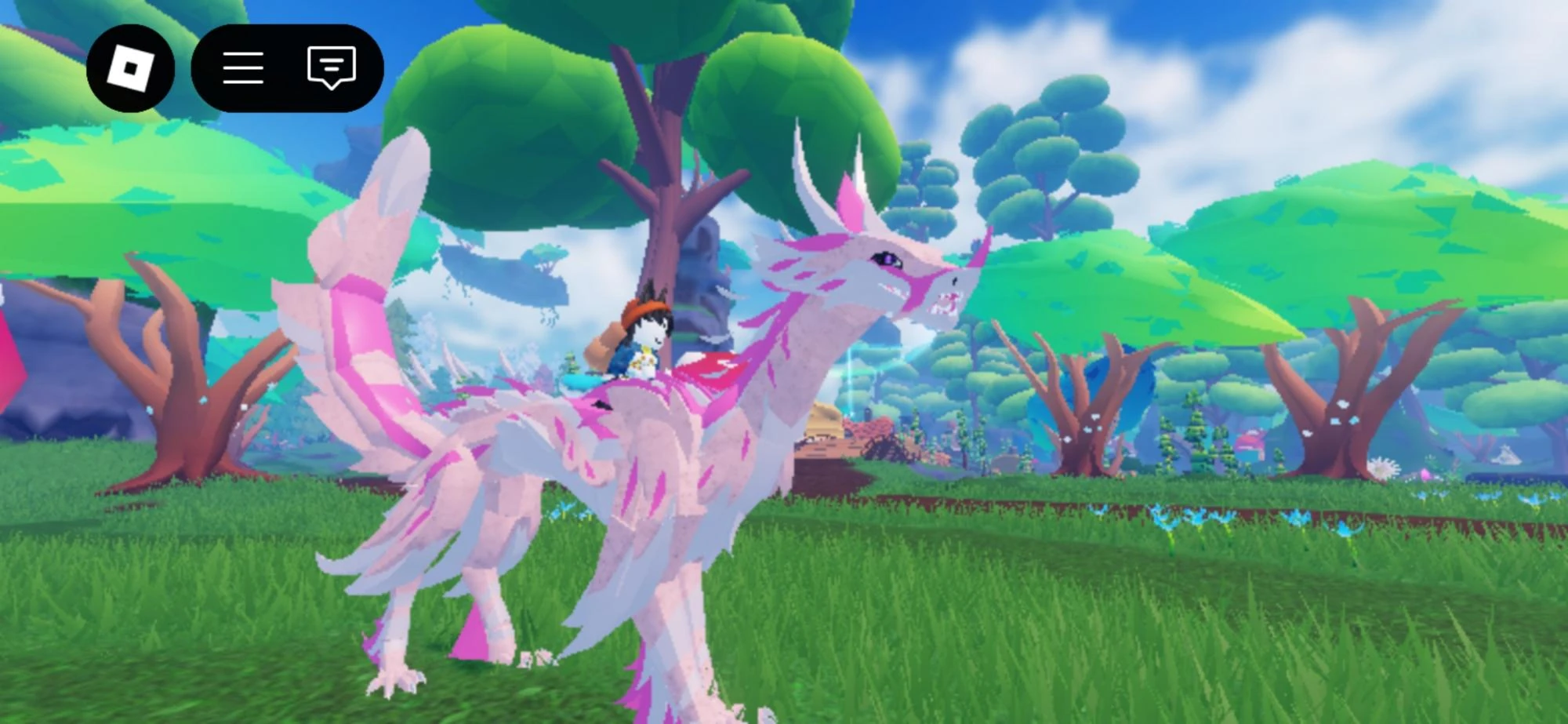Select the chat speech bubble icon
This screenshot has height=724, width=1568.
tap(332, 69)
